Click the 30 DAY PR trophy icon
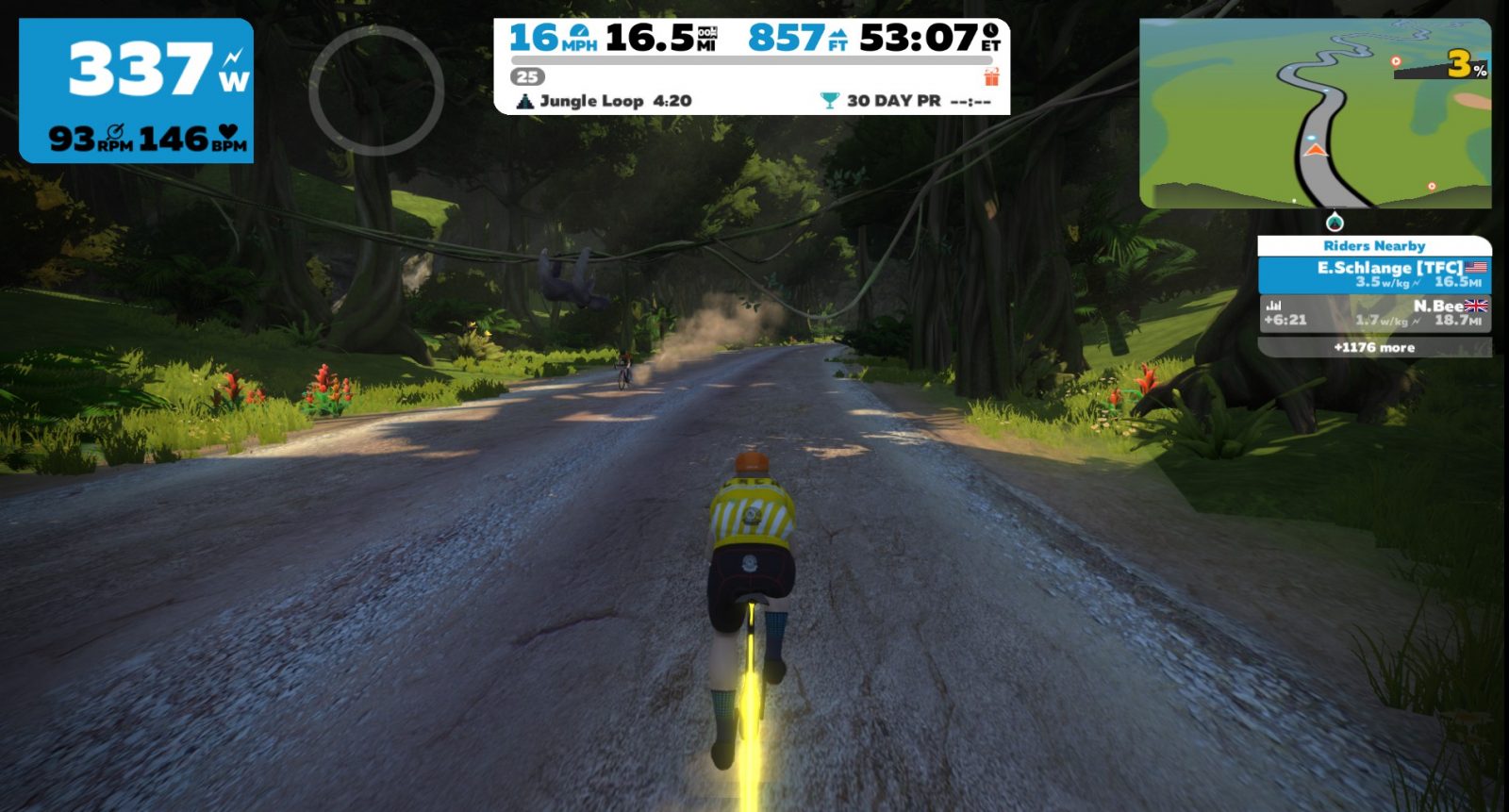Image resolution: width=1509 pixels, height=812 pixels. tap(829, 101)
